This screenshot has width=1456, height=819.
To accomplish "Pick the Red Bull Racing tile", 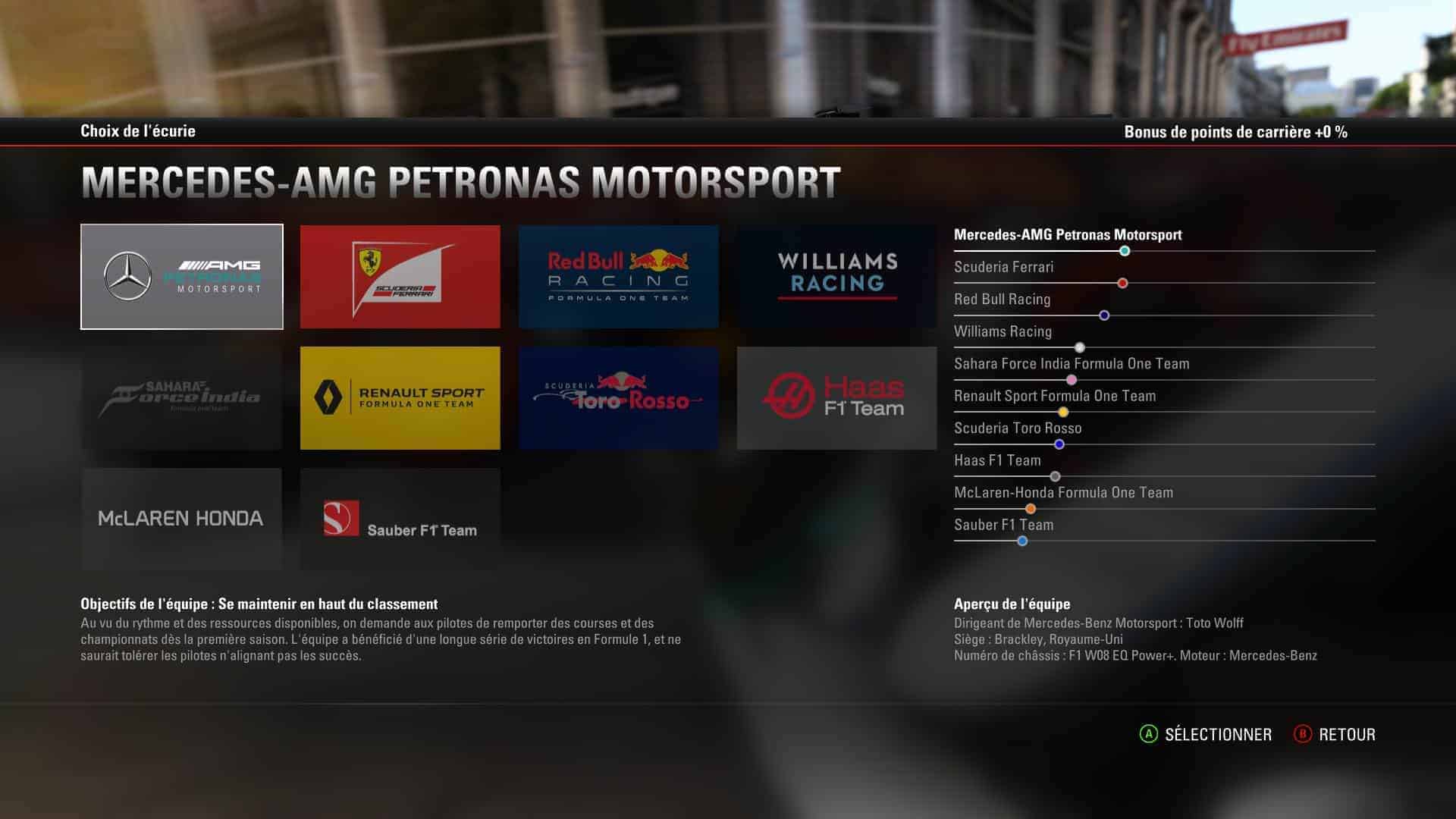I will point(619,277).
